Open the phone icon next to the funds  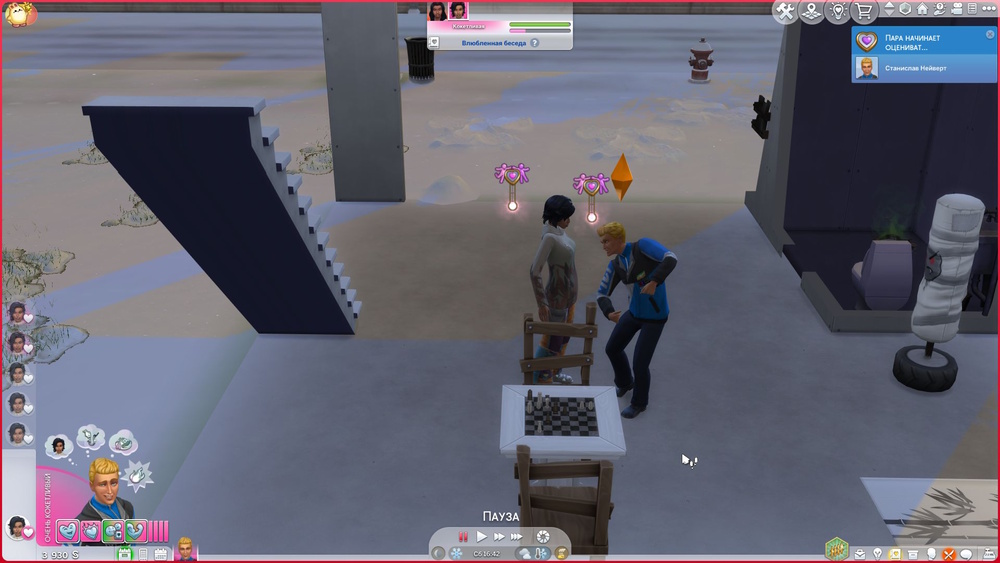tap(143, 553)
